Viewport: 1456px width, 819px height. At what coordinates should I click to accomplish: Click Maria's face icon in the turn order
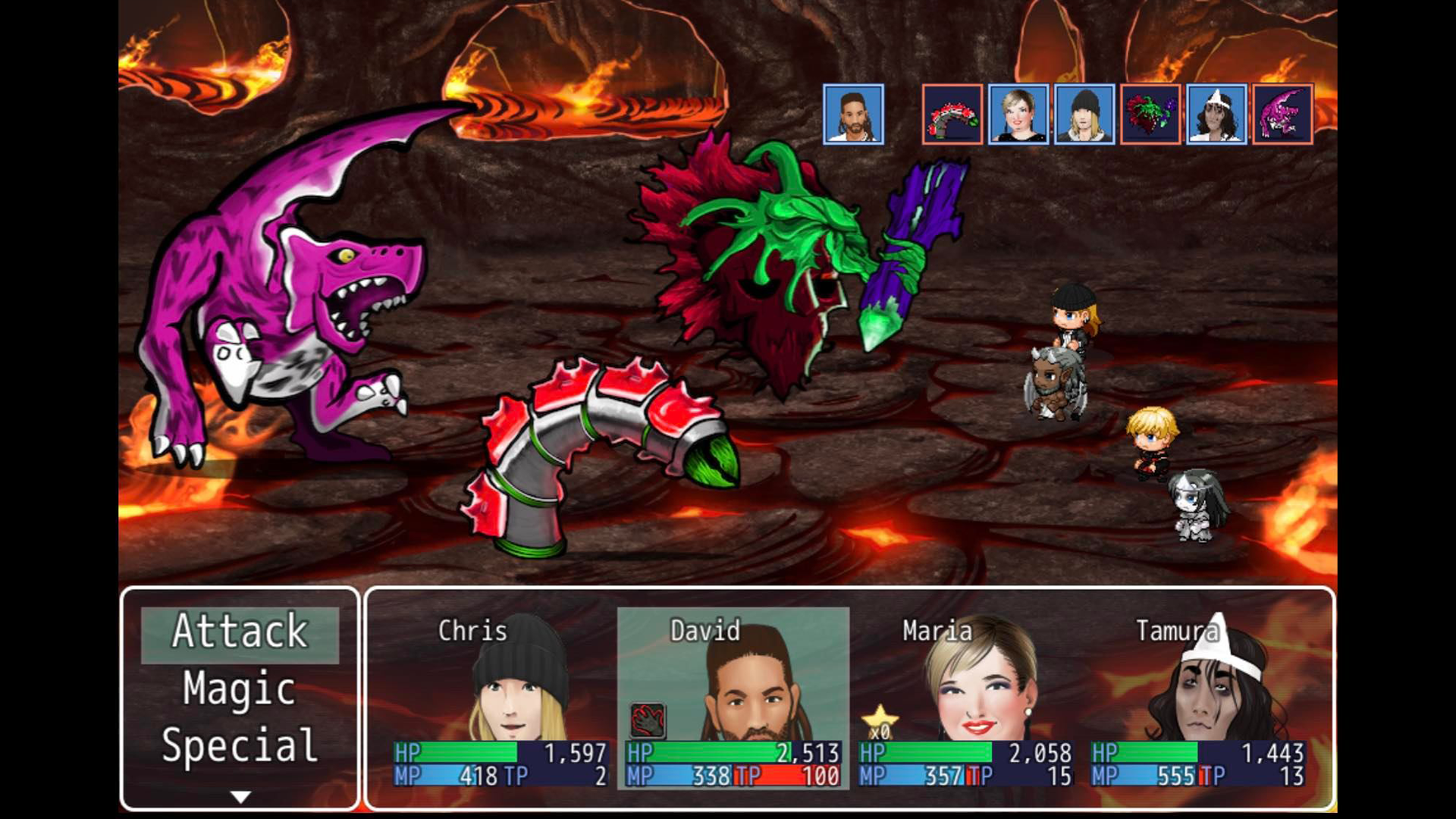[x=1020, y=114]
